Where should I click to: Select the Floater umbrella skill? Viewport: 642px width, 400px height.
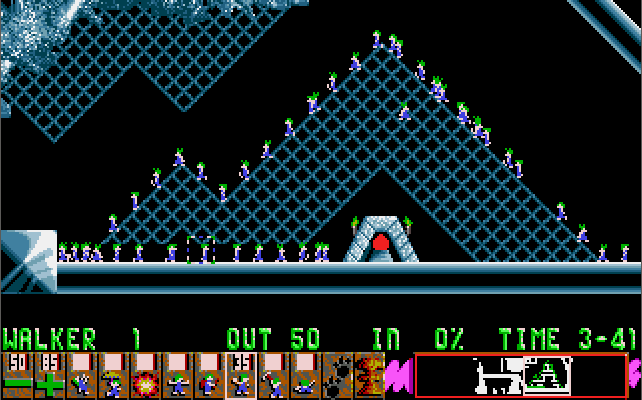(113, 376)
